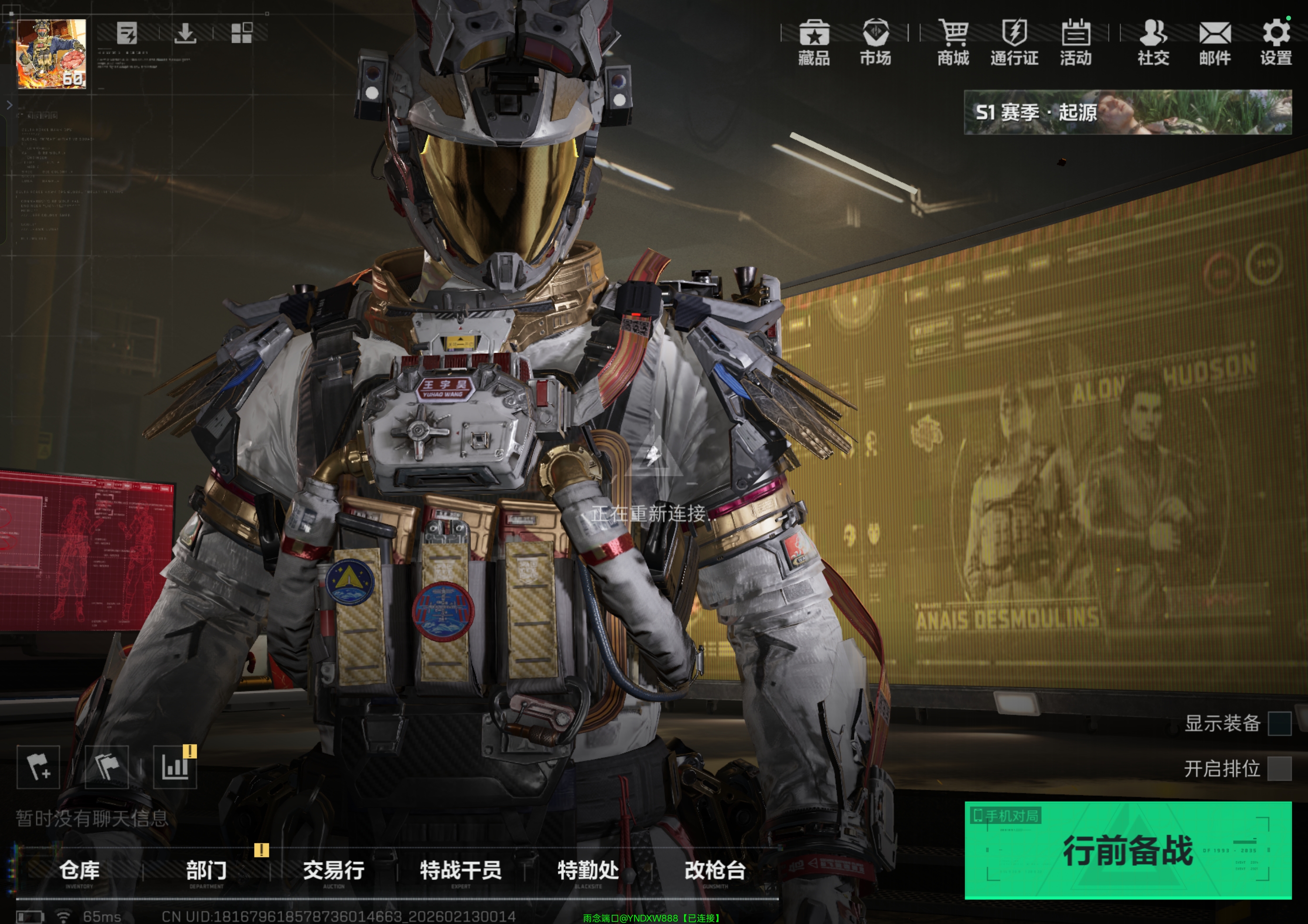Enable the 开启排位 ranked checkbox
The image size is (1308, 924).
[1279, 768]
